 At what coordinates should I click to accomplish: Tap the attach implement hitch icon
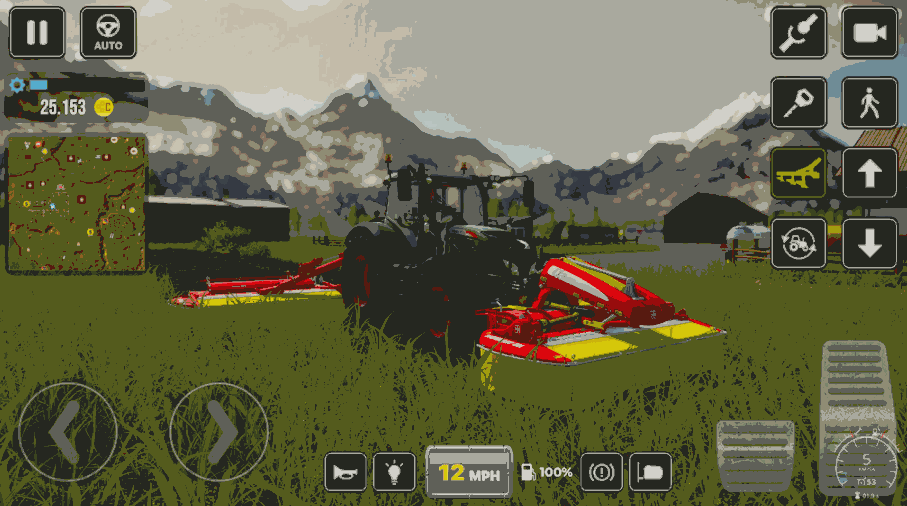tap(798, 33)
